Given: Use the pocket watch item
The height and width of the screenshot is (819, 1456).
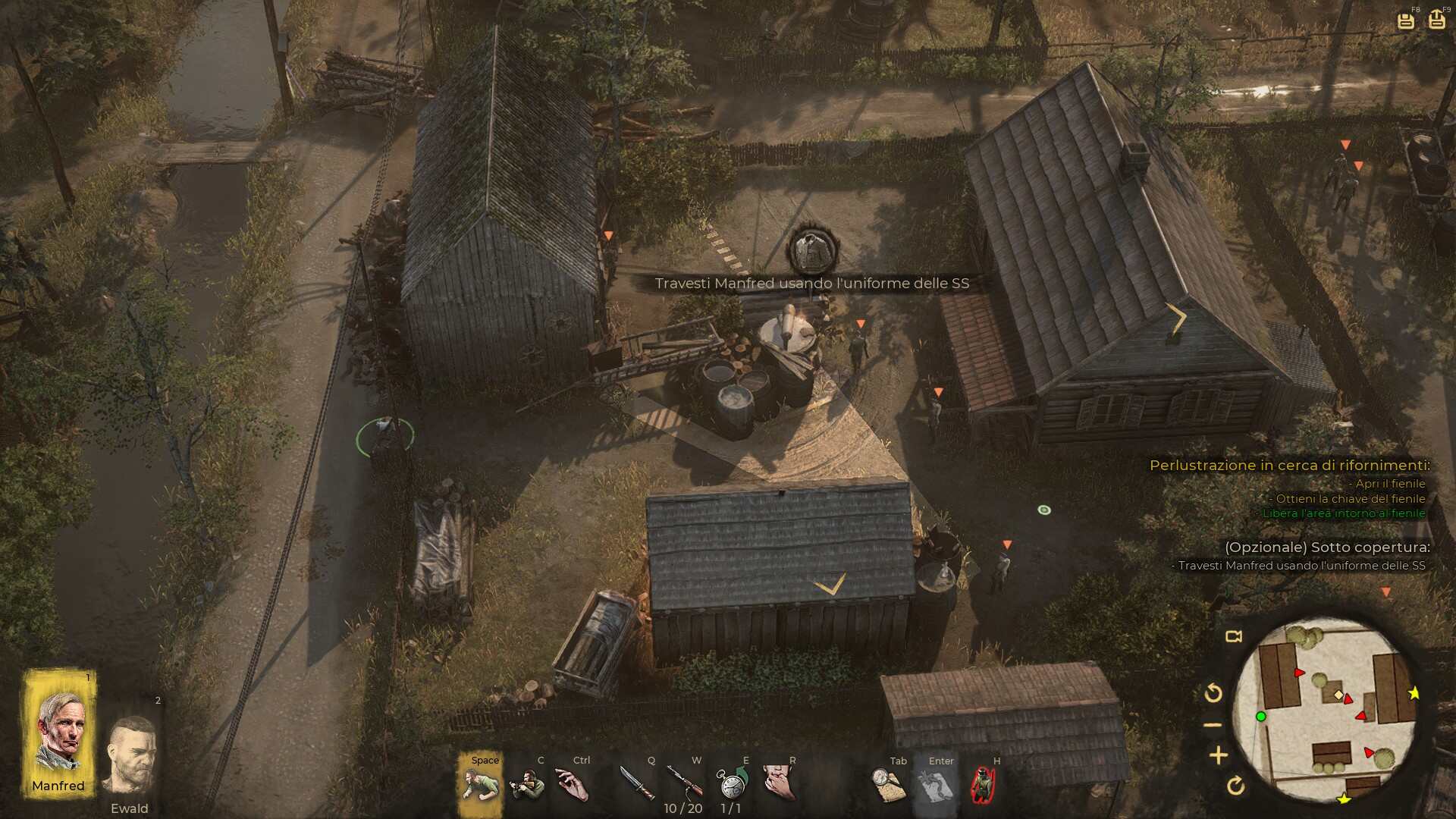Looking at the screenshot, I should [732, 783].
